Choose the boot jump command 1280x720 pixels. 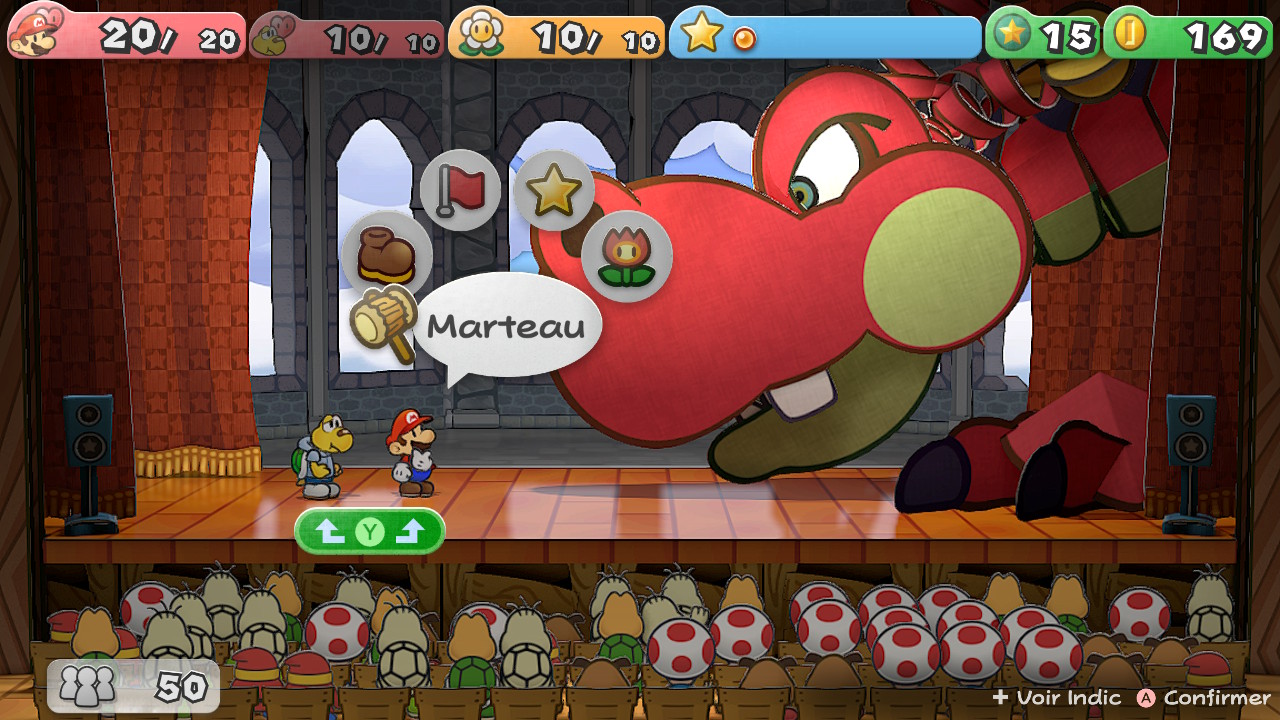tap(386, 255)
